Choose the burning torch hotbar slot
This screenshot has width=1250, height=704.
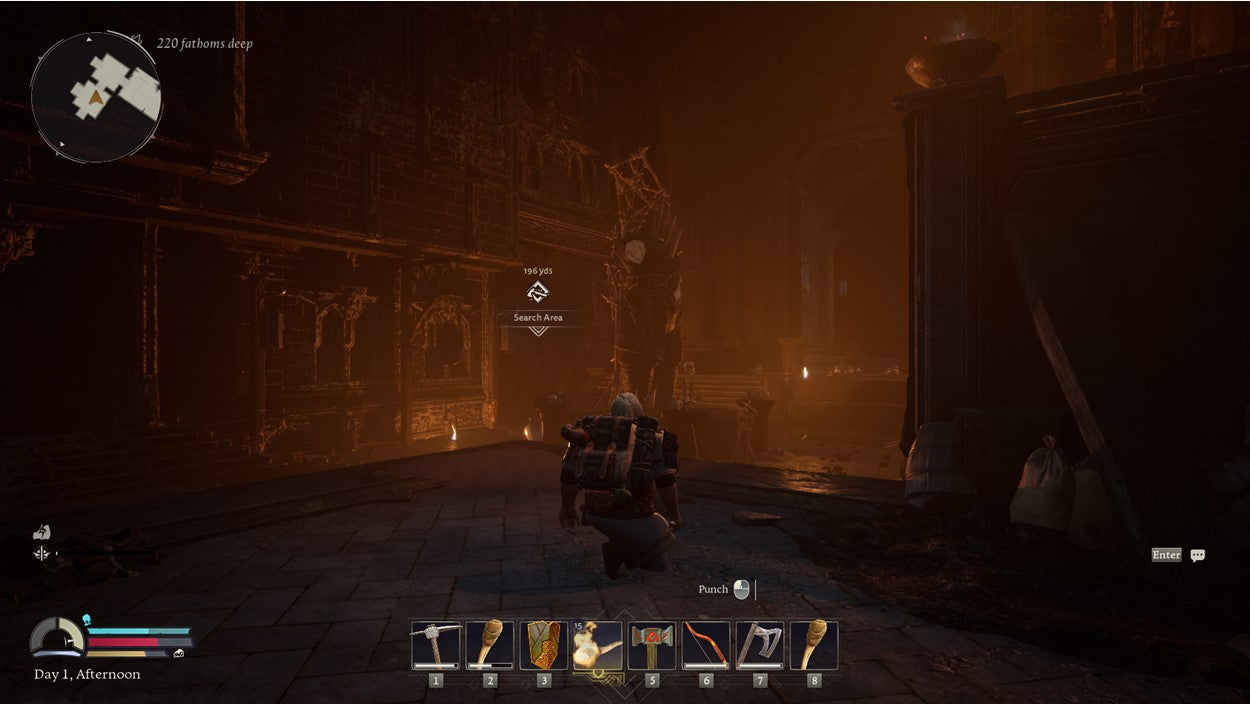[597, 645]
